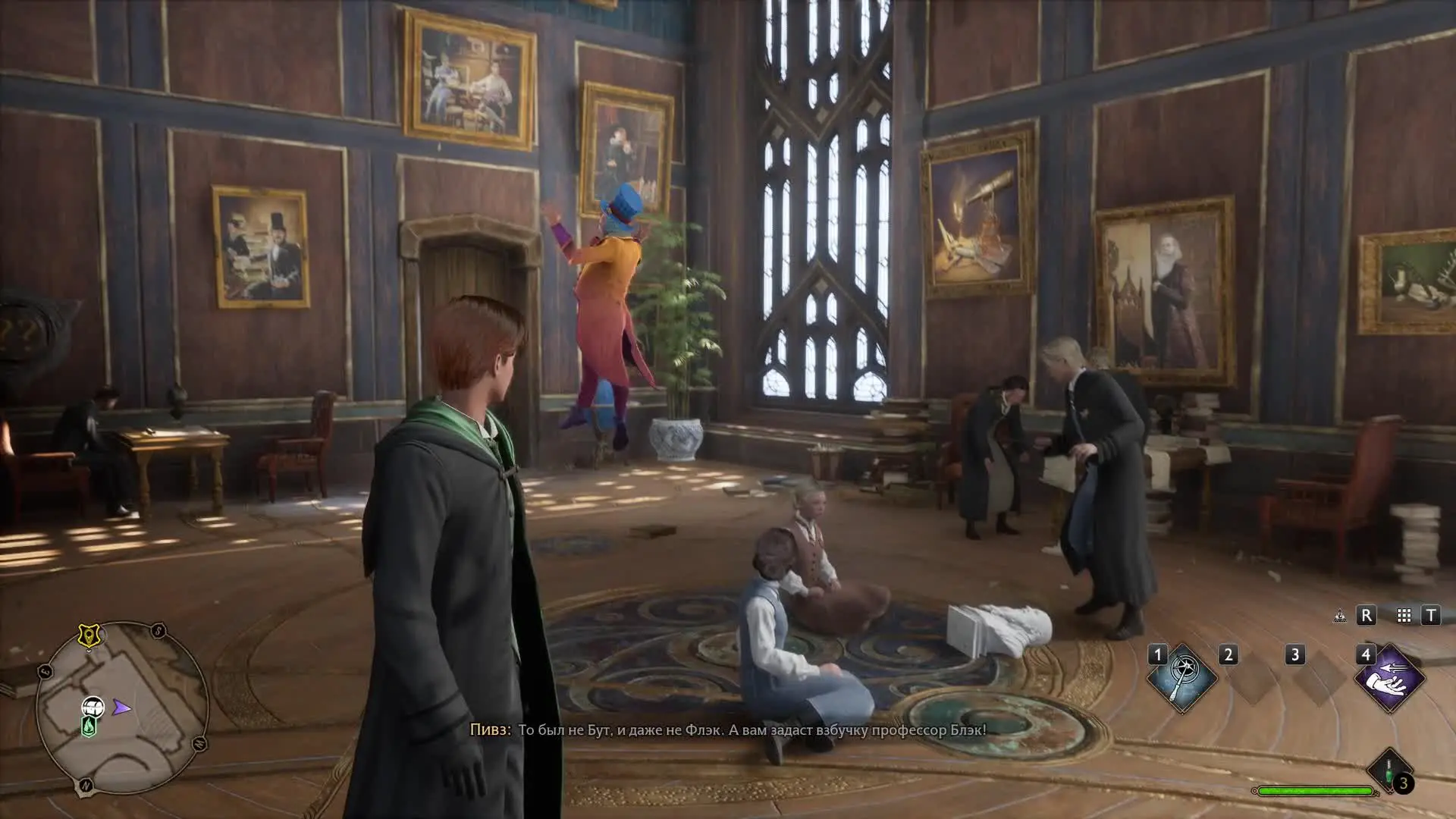Open the spell set grid icon

[1404, 616]
